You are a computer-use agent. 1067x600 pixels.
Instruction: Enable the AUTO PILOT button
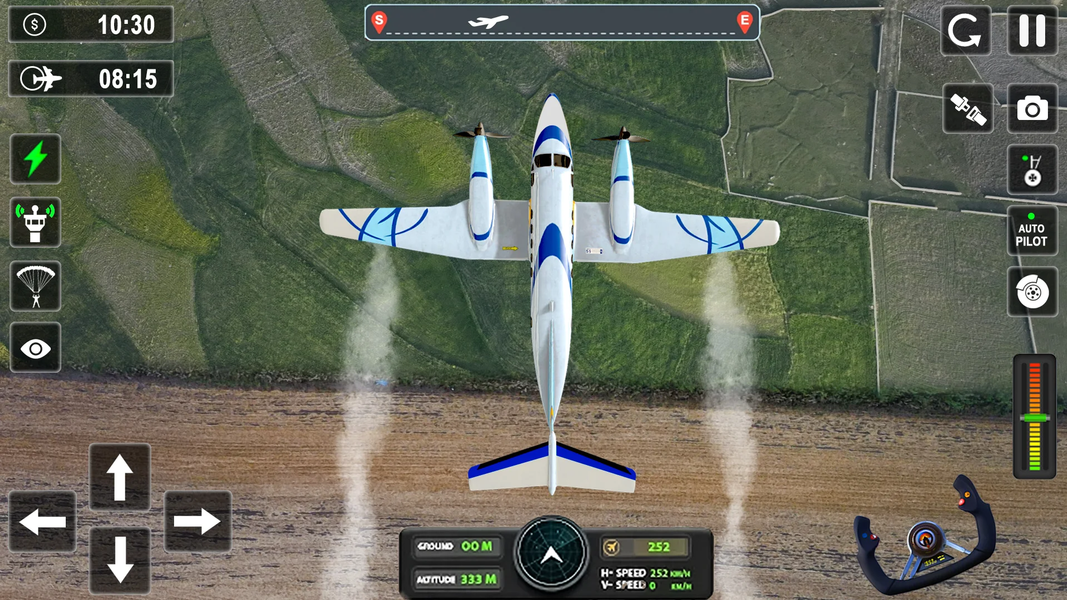click(x=1032, y=231)
